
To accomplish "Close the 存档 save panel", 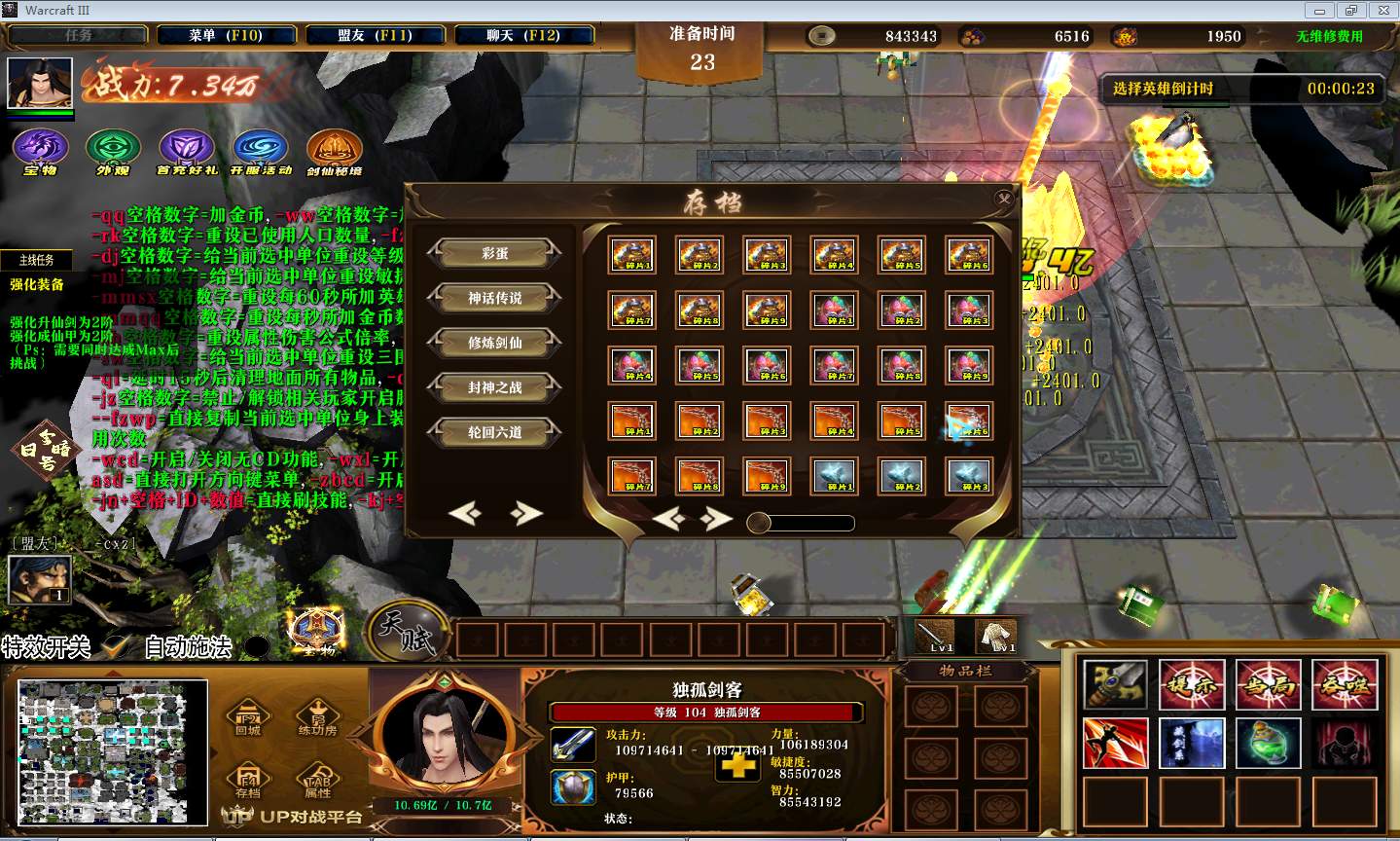I will [x=1003, y=199].
